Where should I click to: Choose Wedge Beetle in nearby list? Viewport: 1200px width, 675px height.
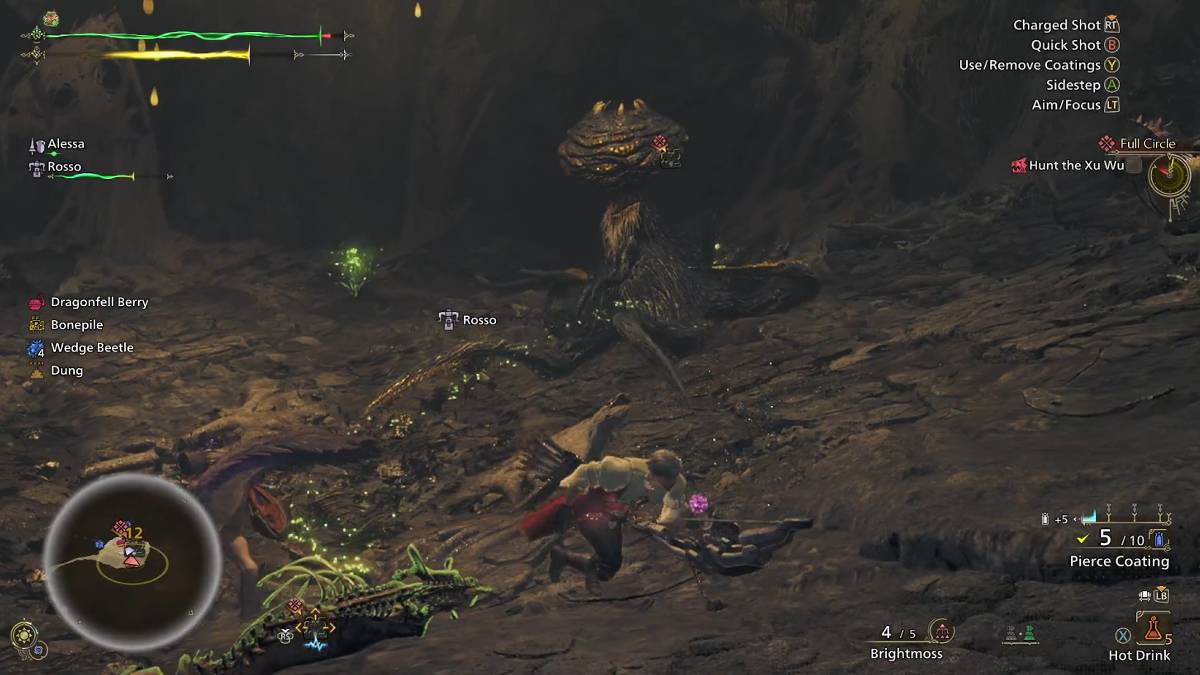[x=92, y=348]
